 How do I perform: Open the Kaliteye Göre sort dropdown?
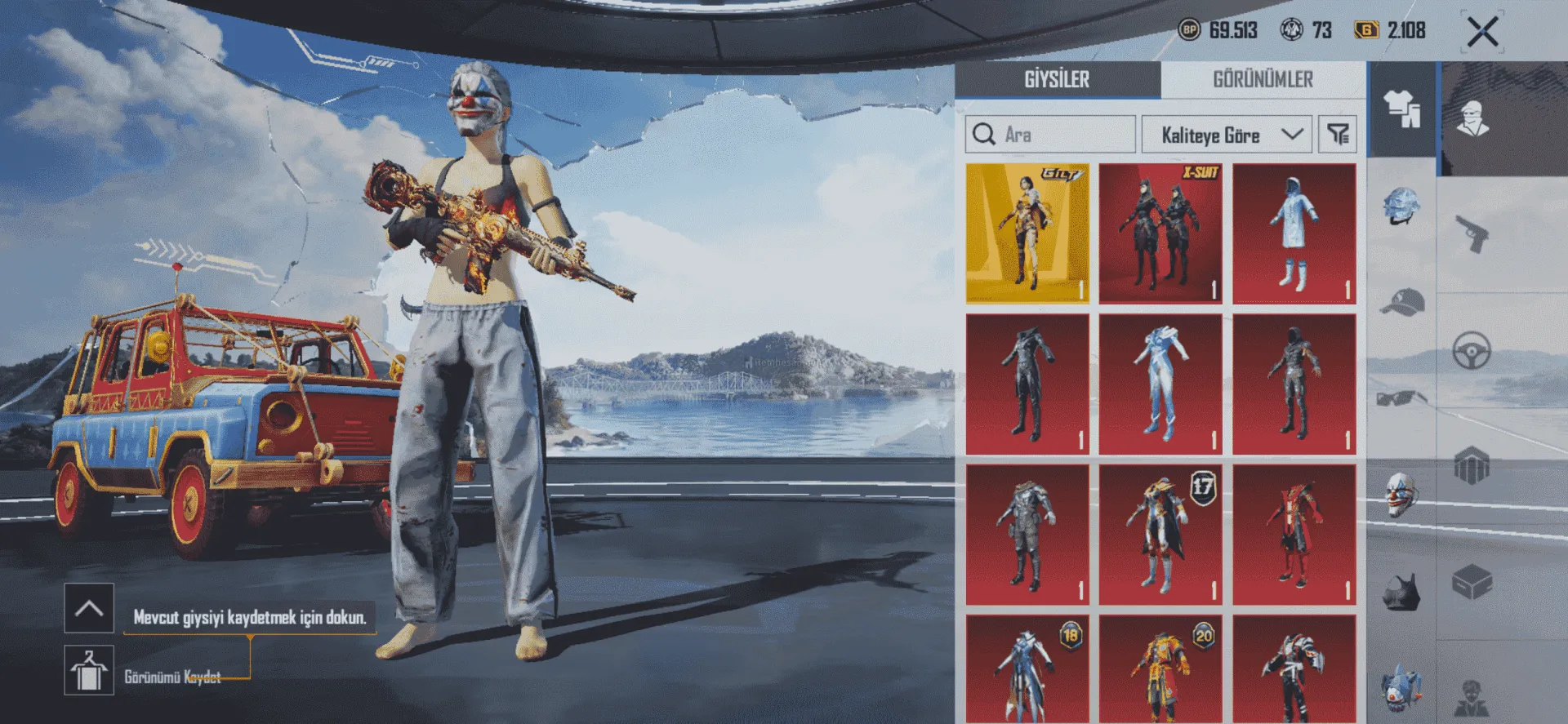[1227, 135]
